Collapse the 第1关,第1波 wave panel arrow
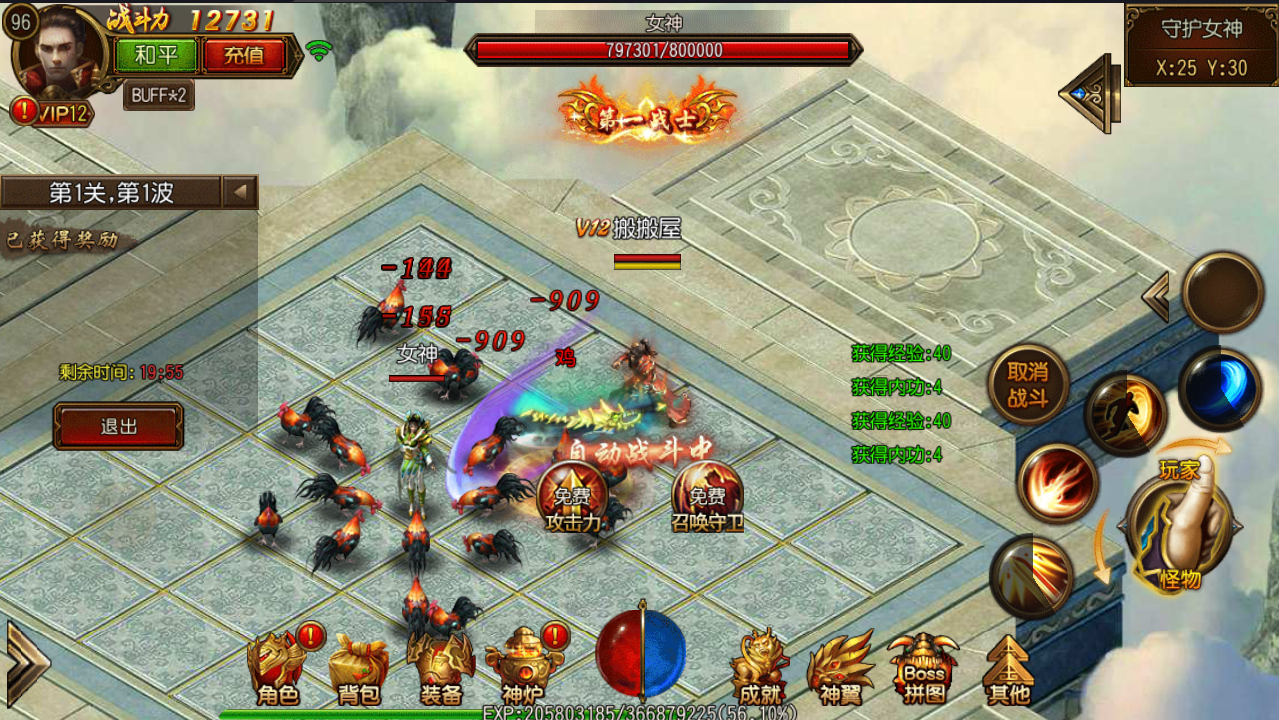Viewport: 1279px width, 720px height. (x=240, y=192)
